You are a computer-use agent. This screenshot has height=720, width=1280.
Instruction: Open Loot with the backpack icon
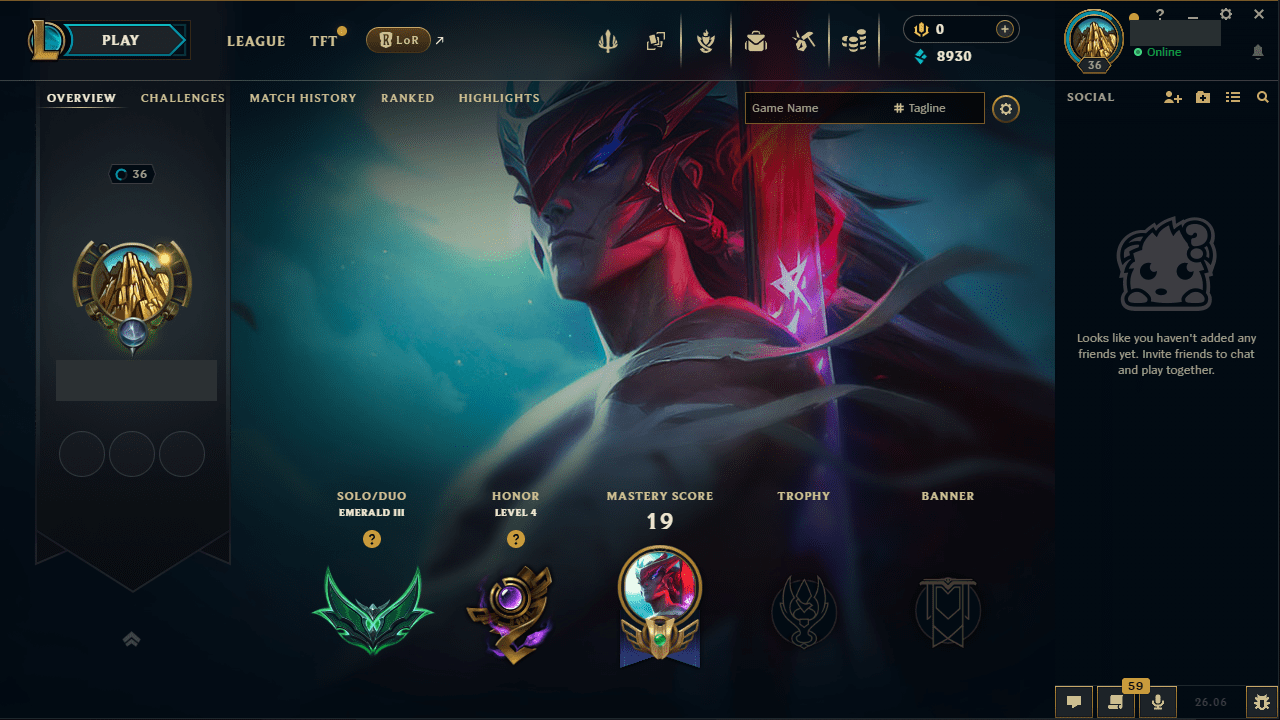click(x=756, y=40)
